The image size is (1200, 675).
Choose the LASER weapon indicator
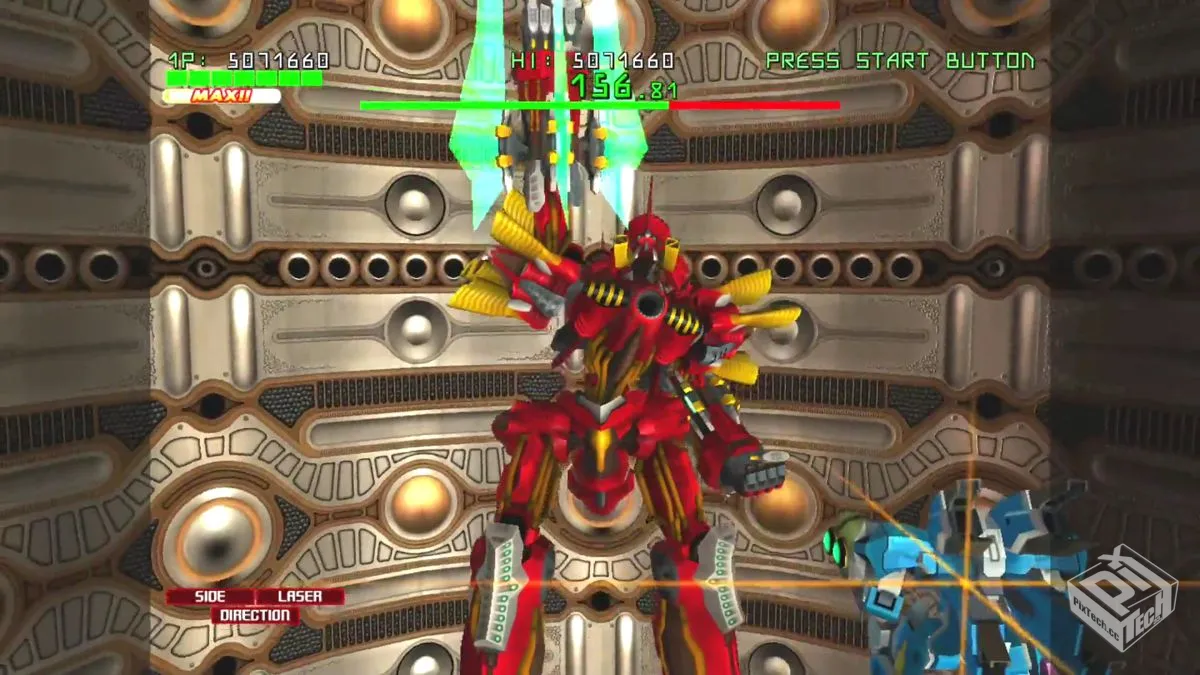pyautogui.click(x=299, y=596)
